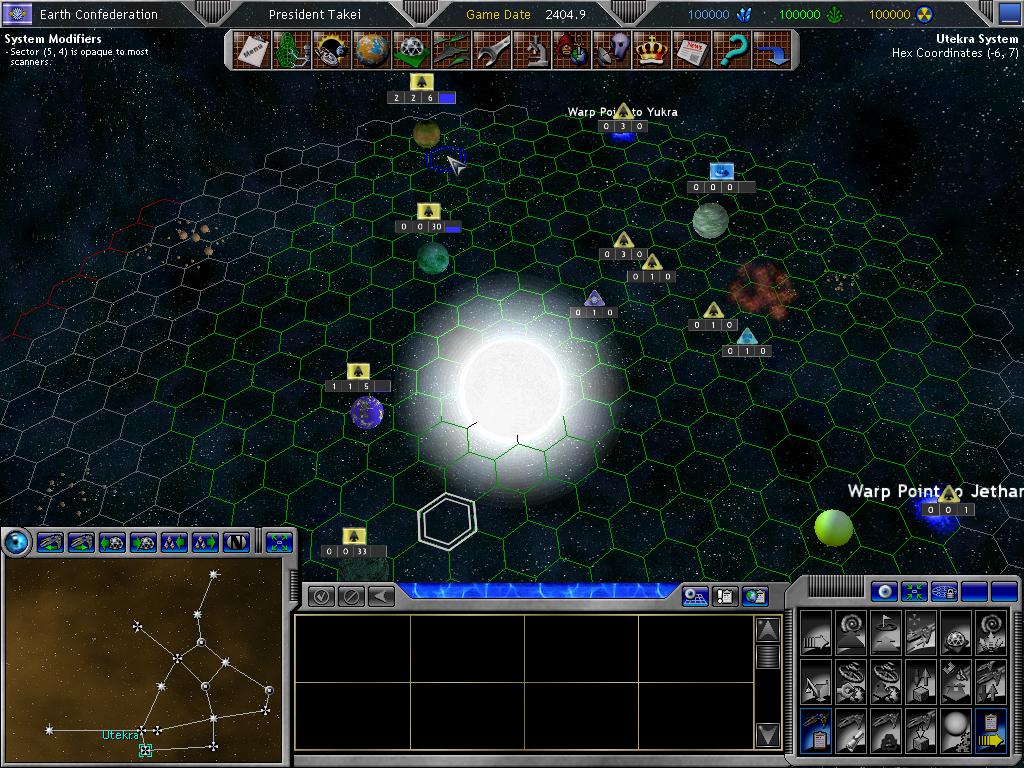This screenshot has width=1024, height=768.
Task: Click the green arrows expand minimap button
Action: coord(280,542)
